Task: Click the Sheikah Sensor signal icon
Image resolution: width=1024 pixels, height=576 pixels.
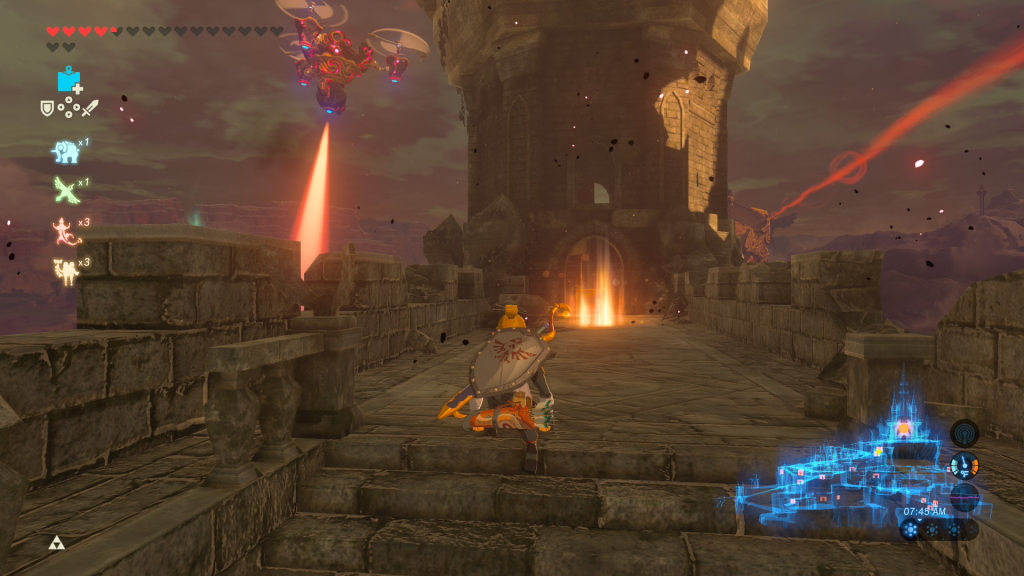Action: tap(964, 433)
